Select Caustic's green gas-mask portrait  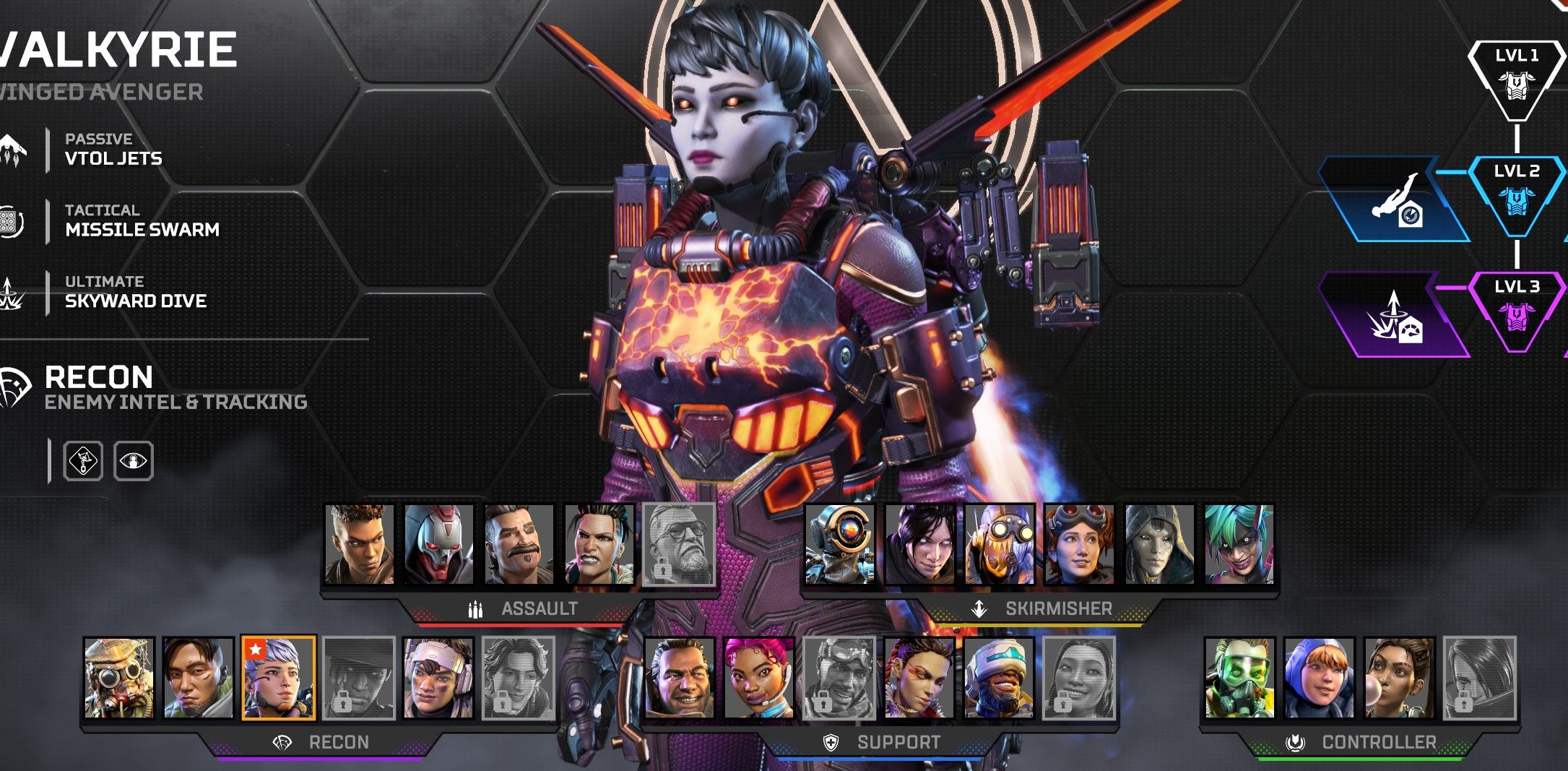pos(1239,678)
